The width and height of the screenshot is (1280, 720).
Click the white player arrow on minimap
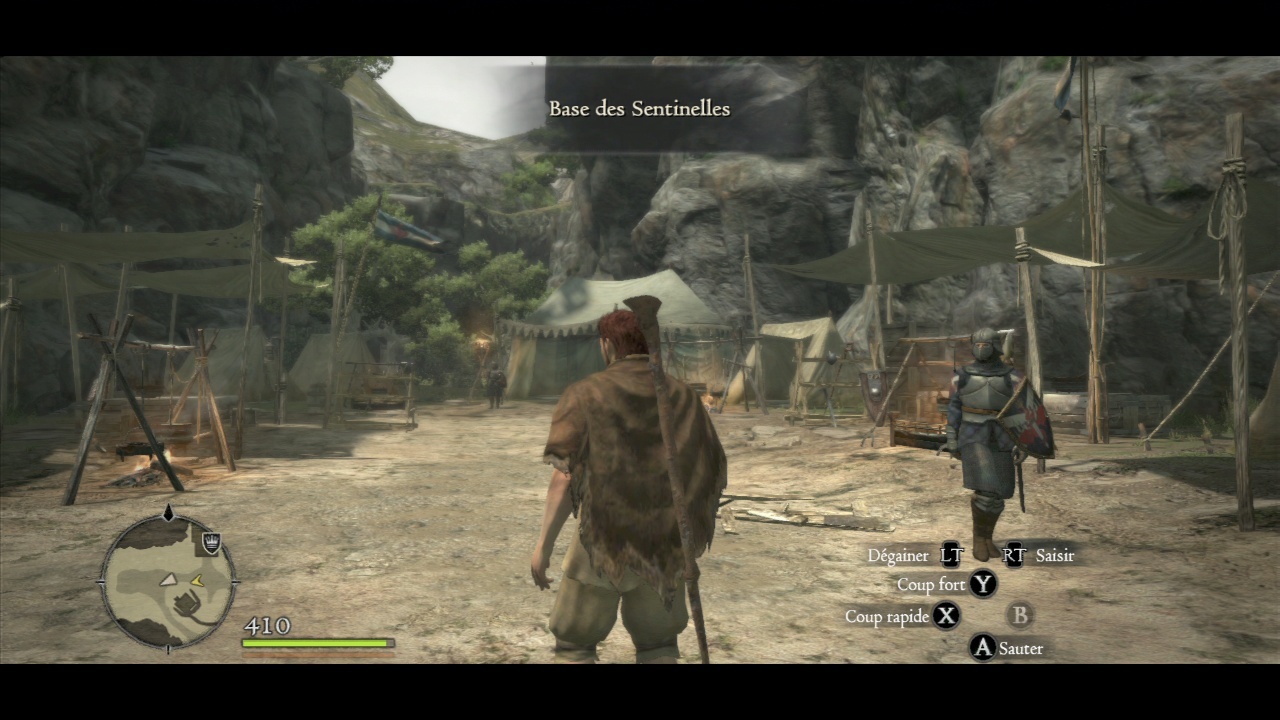(169, 579)
